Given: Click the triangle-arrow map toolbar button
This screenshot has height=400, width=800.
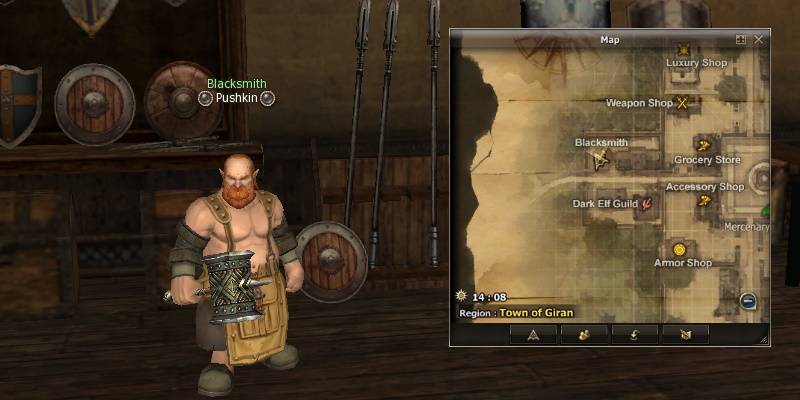Looking at the screenshot, I should [533, 334].
